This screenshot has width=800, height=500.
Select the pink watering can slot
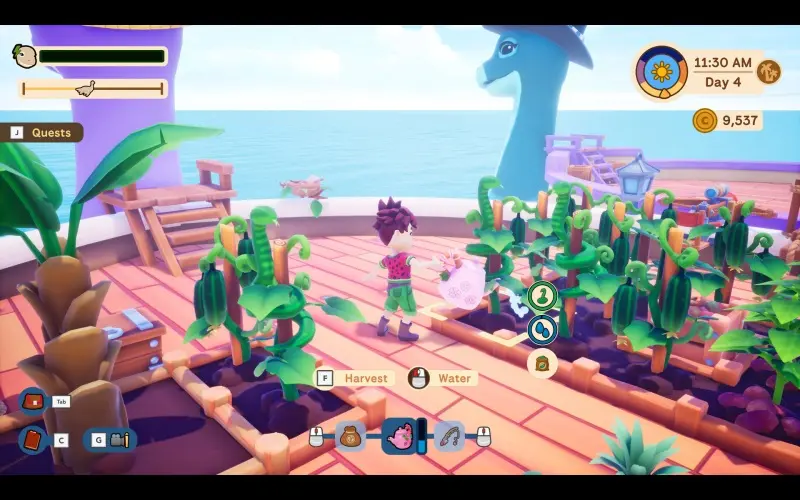400,436
